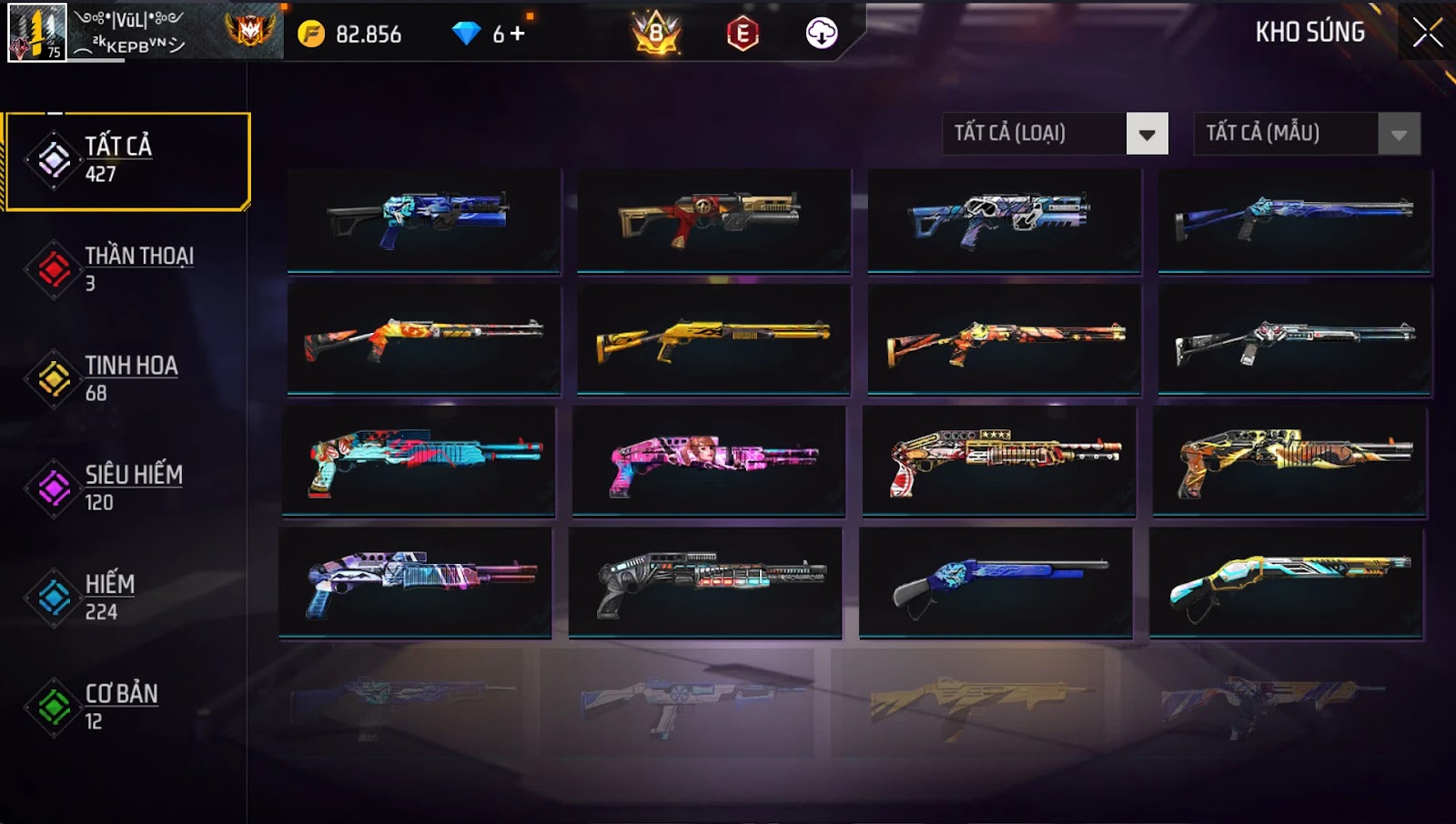1456x824 pixels.
Task: Add diamonds with the plus button
Action: click(518, 34)
